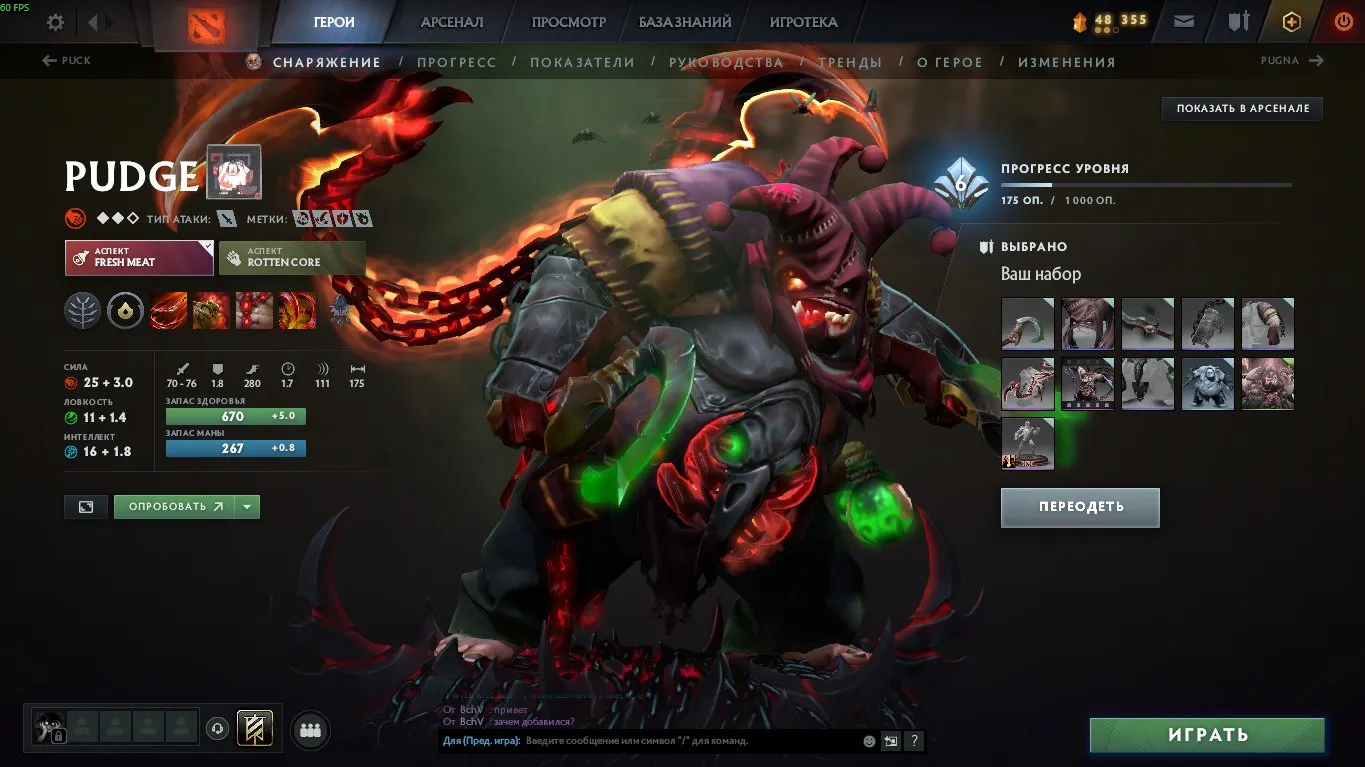The height and width of the screenshot is (767, 1365).
Task: Click the power off button
Action: tap(1343, 21)
